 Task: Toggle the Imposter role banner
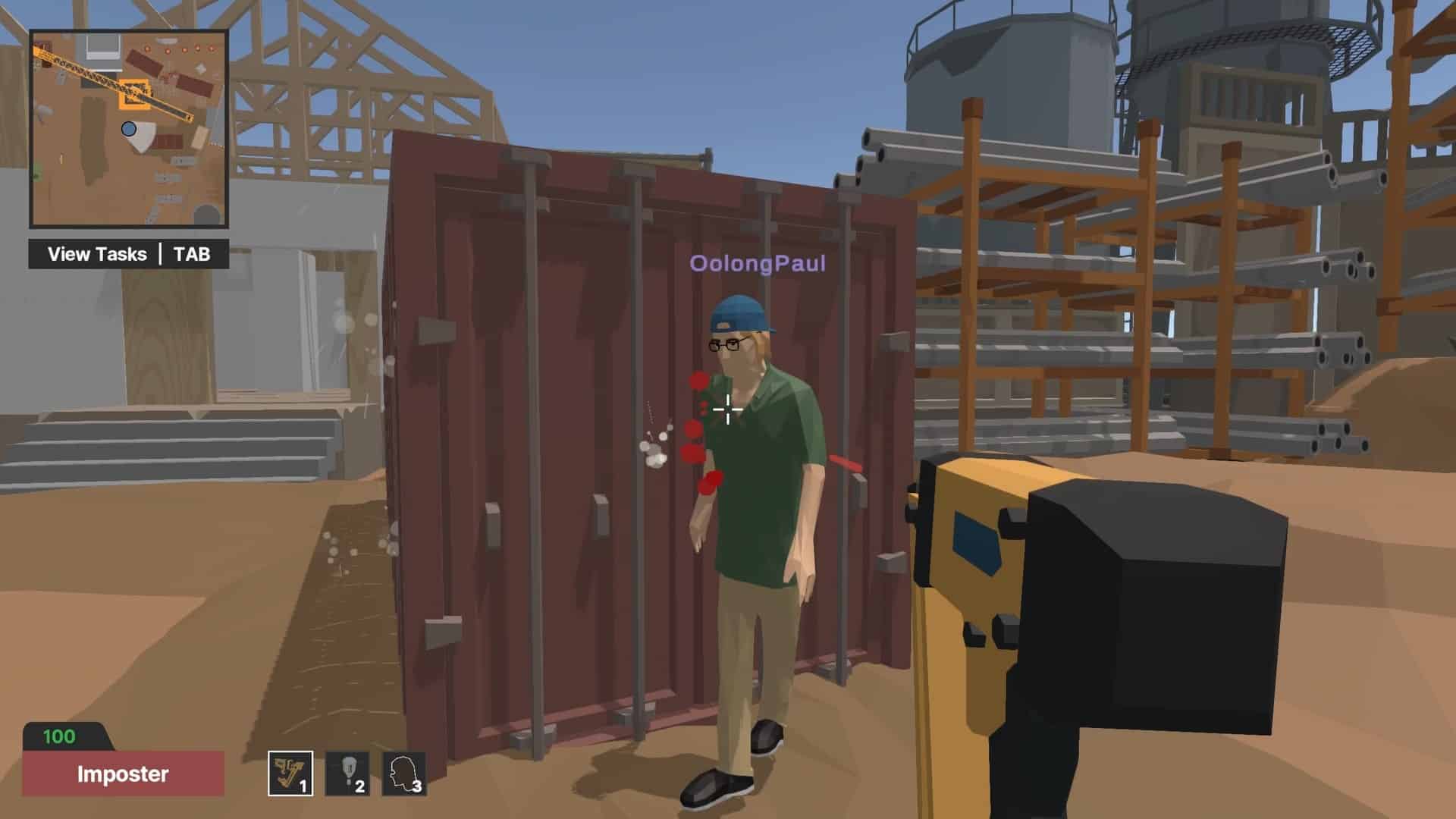(121, 775)
